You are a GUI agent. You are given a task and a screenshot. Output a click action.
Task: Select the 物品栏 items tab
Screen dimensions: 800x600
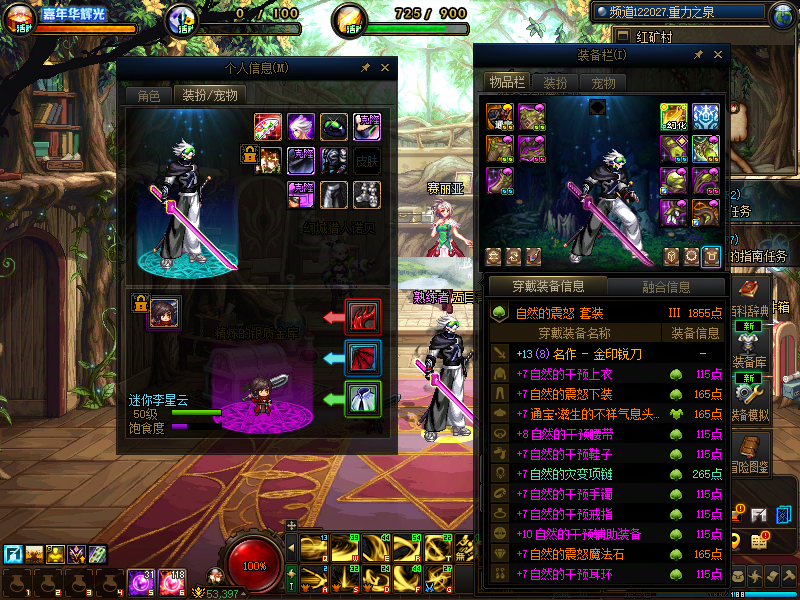tap(507, 82)
